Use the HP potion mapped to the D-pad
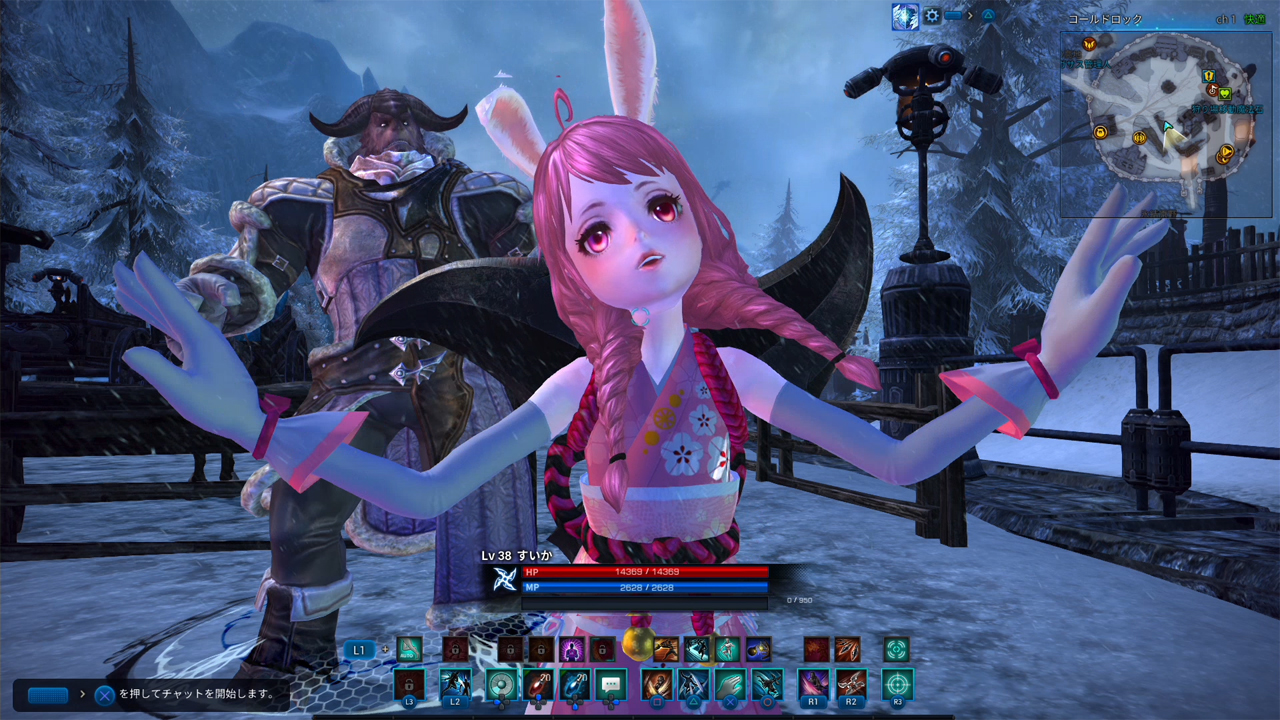1280x720 pixels. [539, 685]
